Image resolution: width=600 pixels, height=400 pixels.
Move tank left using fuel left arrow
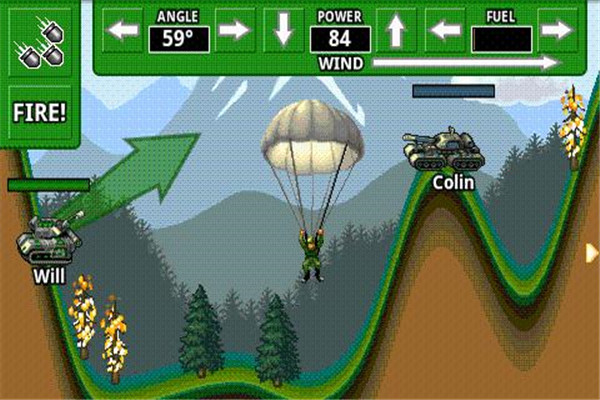coord(446,31)
